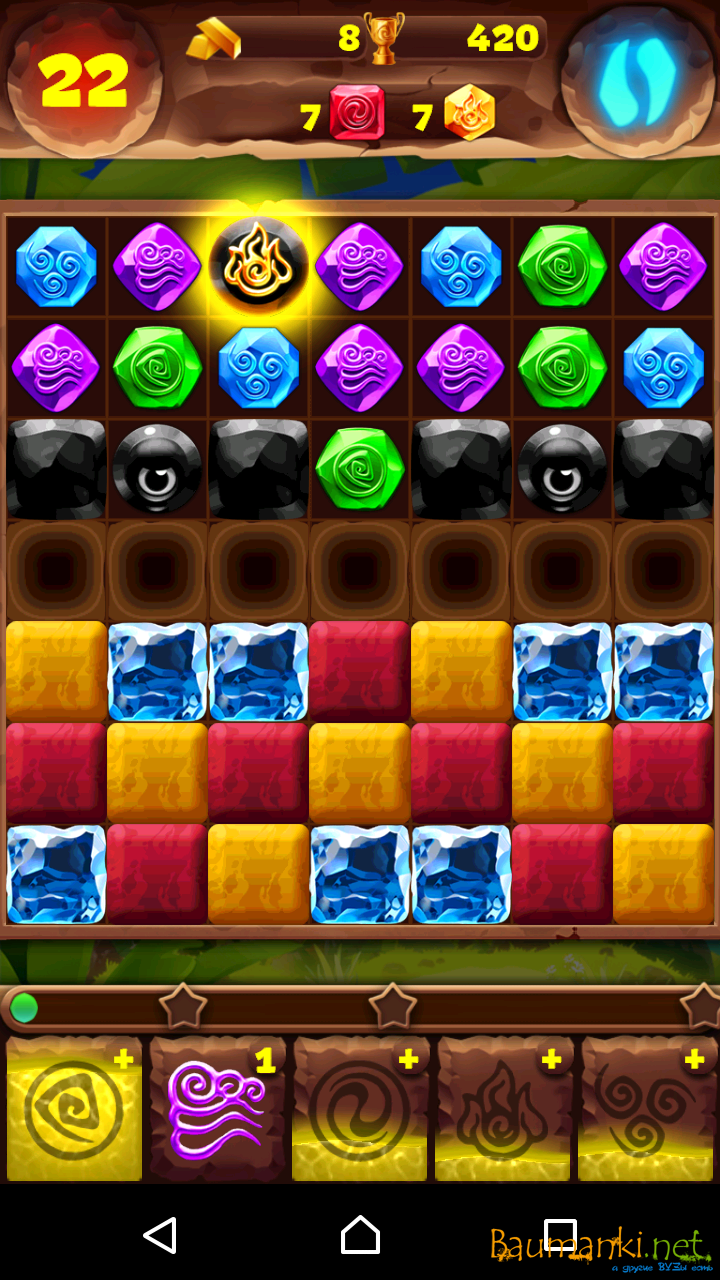
Task: Choose the flame booster slot
Action: 504,1109
